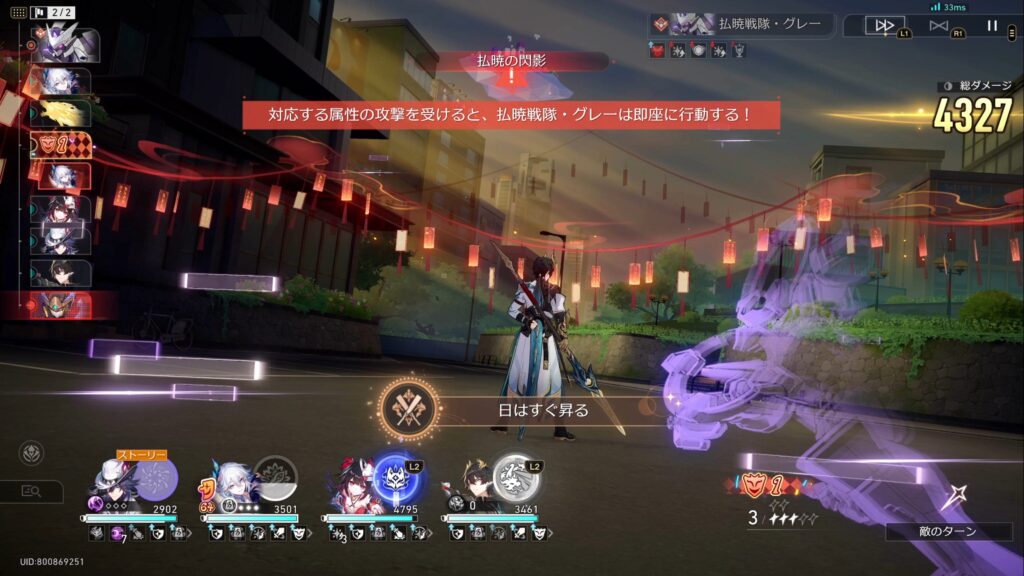This screenshot has height=576, width=1024.
Task: Pause the battle
Action: pos(992,26)
